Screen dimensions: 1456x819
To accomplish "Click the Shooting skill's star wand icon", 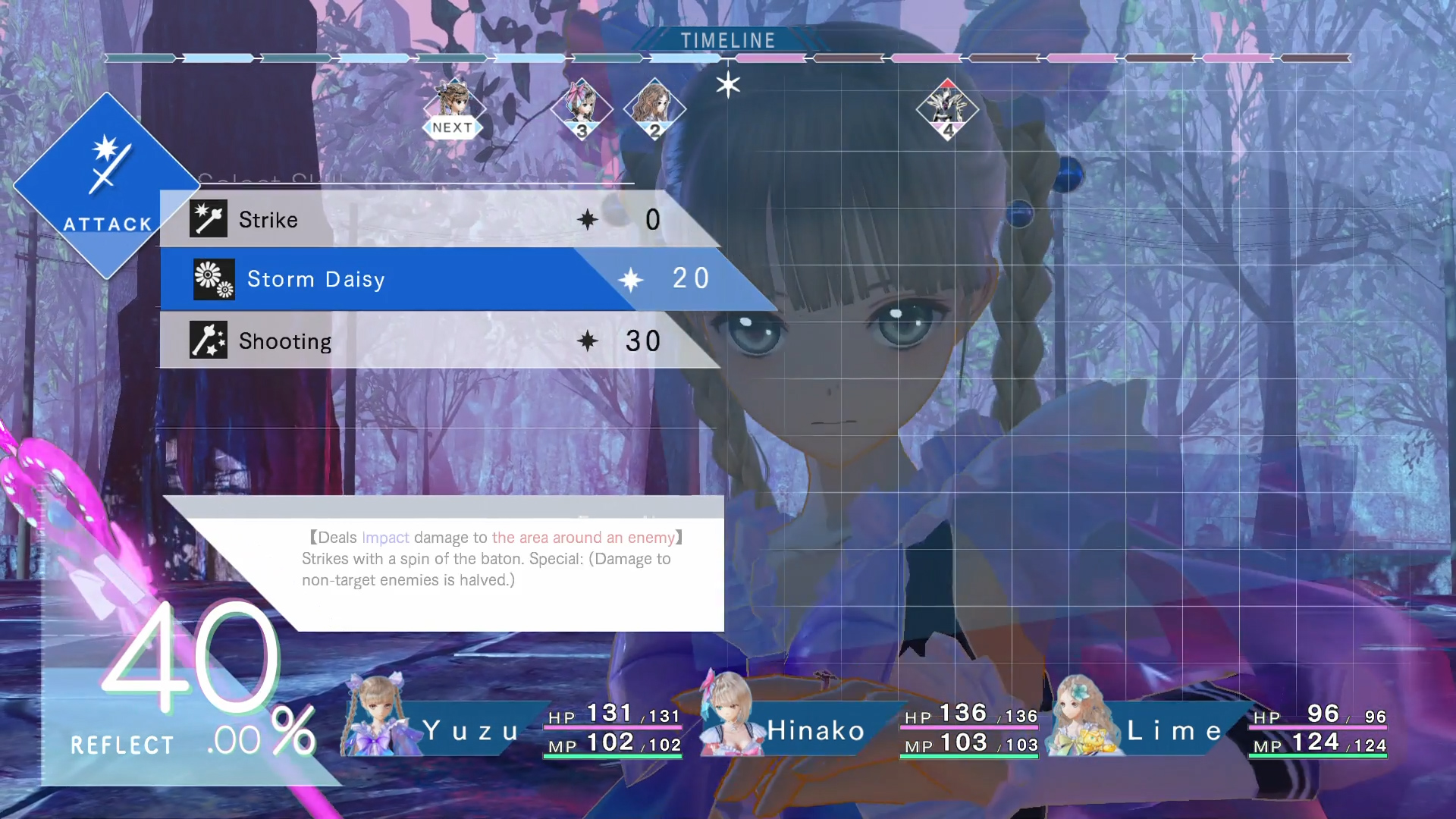I will pos(208,340).
